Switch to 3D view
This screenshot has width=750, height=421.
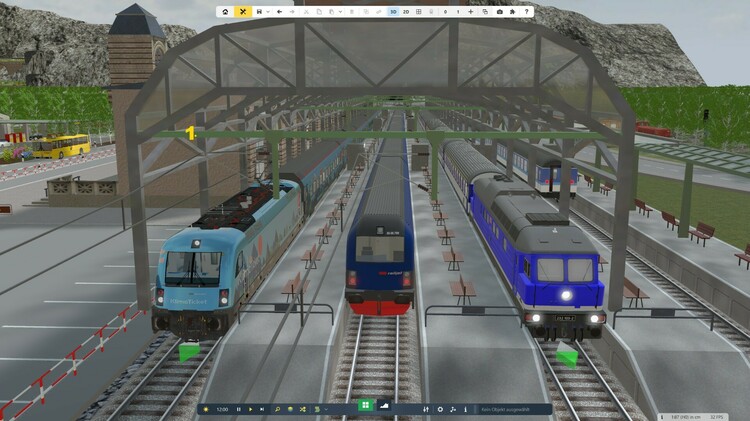[x=393, y=12]
